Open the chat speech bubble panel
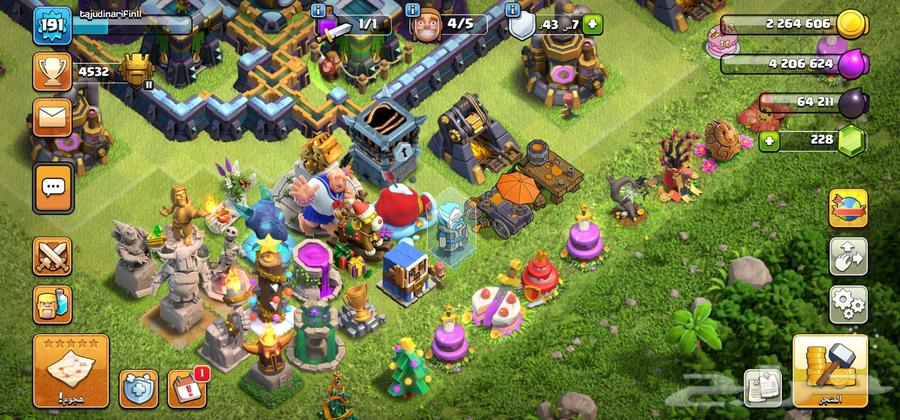 click(52, 187)
